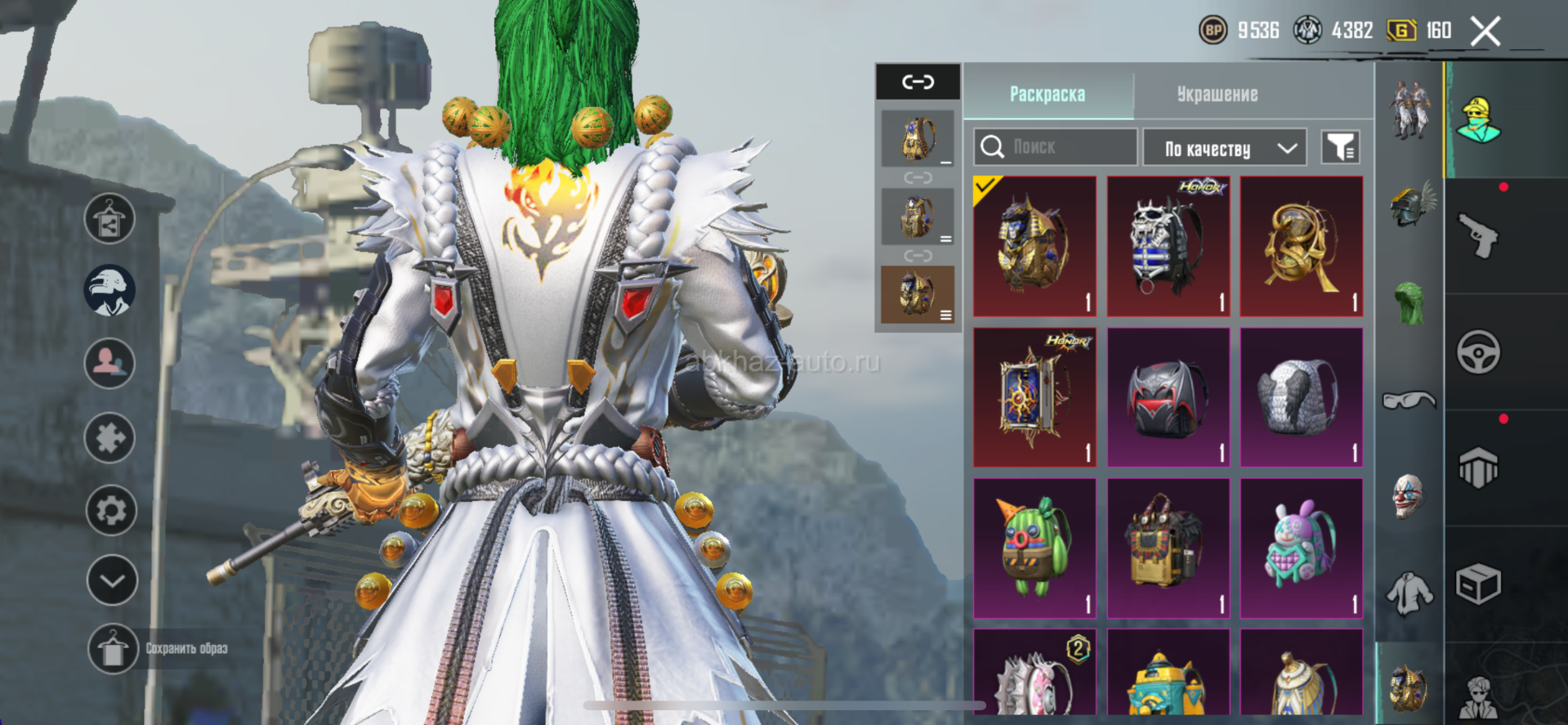Open the gear settings button
1568x725 pixels.
pyautogui.click(x=111, y=510)
